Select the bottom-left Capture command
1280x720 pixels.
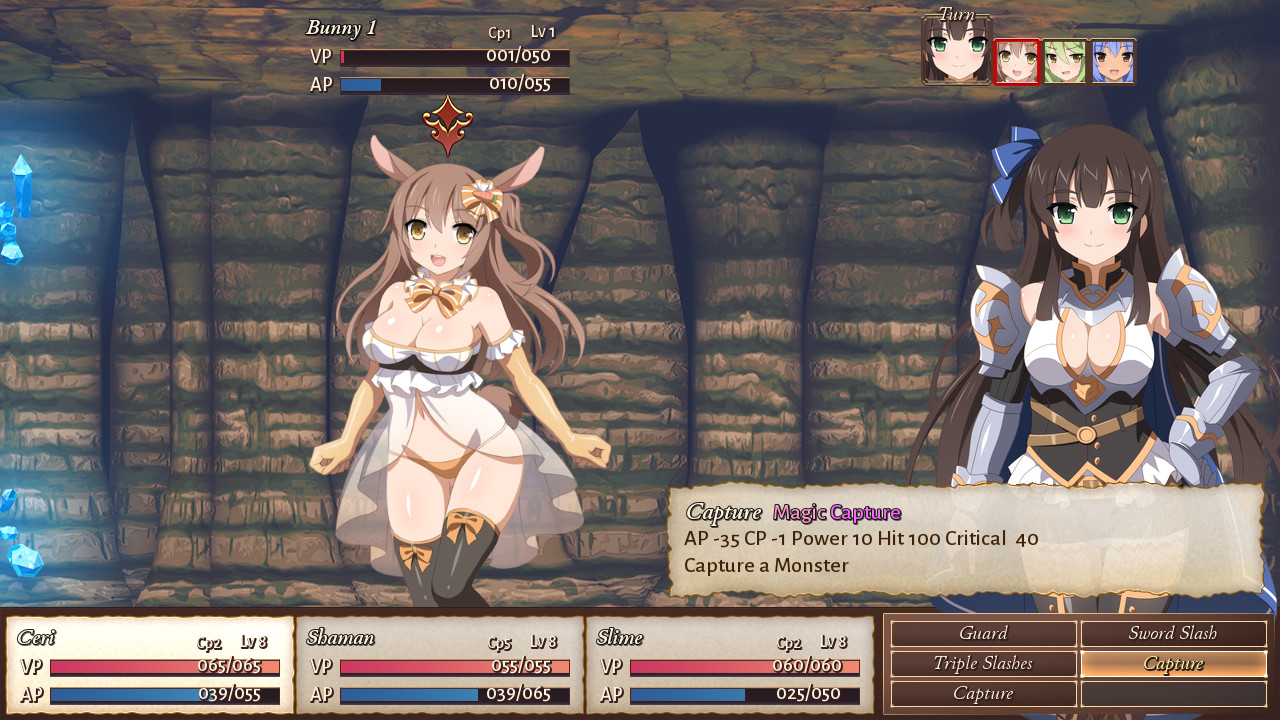(983, 693)
